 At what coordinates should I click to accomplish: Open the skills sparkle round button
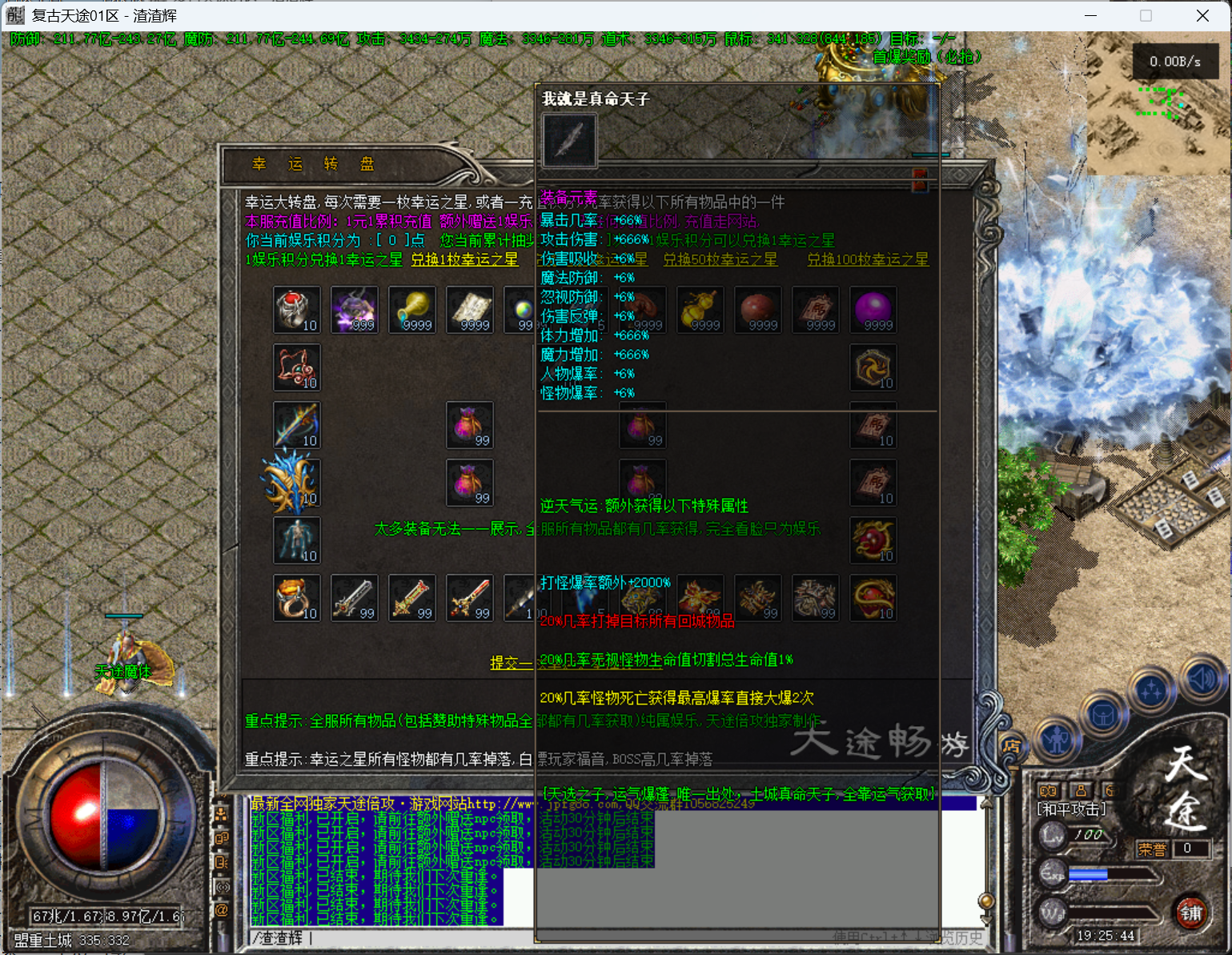click(x=1151, y=690)
